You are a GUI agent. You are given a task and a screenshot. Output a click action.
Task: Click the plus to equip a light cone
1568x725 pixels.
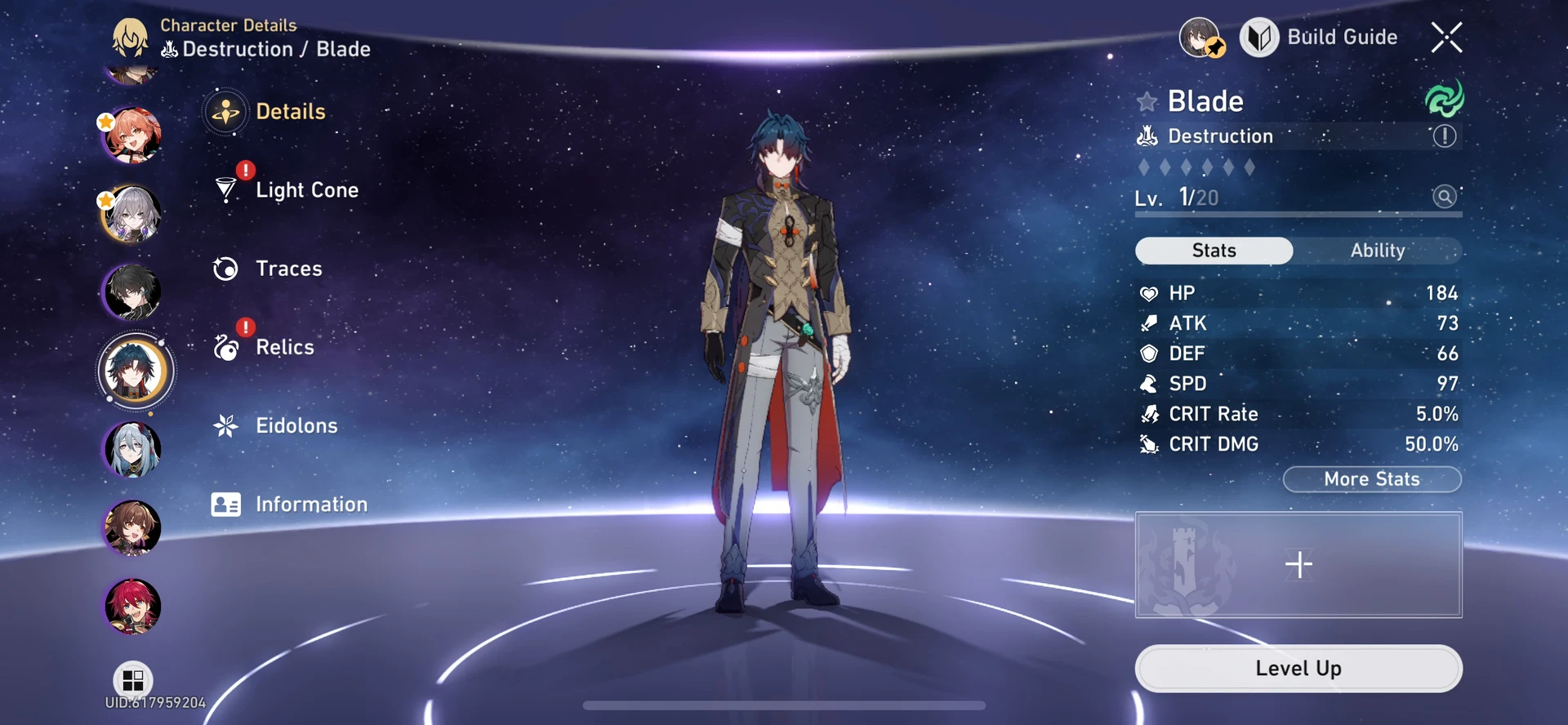coord(1298,563)
